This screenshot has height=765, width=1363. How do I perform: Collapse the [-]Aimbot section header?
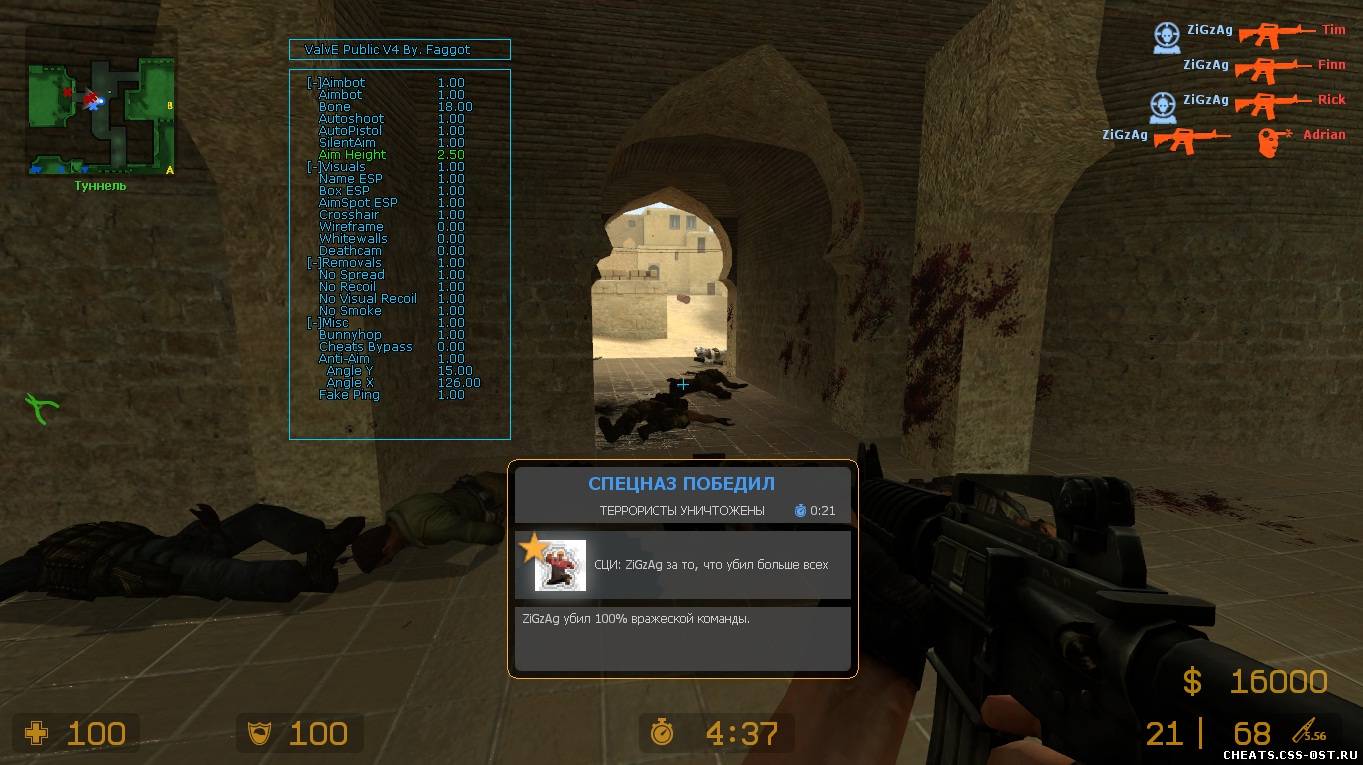pos(336,83)
